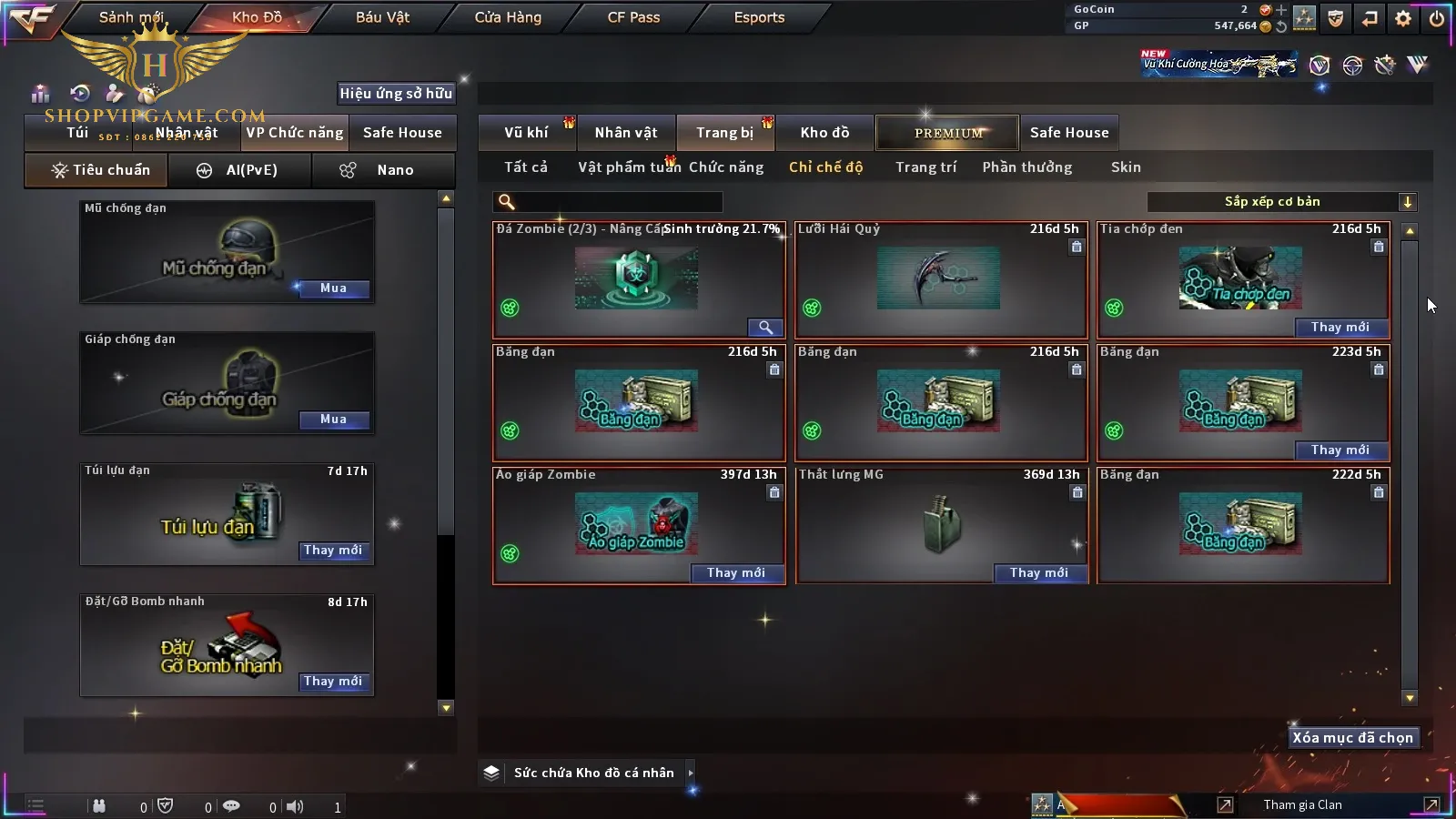Open the Esports section
Image resolution: width=1456 pixels, height=819 pixels.
759,17
